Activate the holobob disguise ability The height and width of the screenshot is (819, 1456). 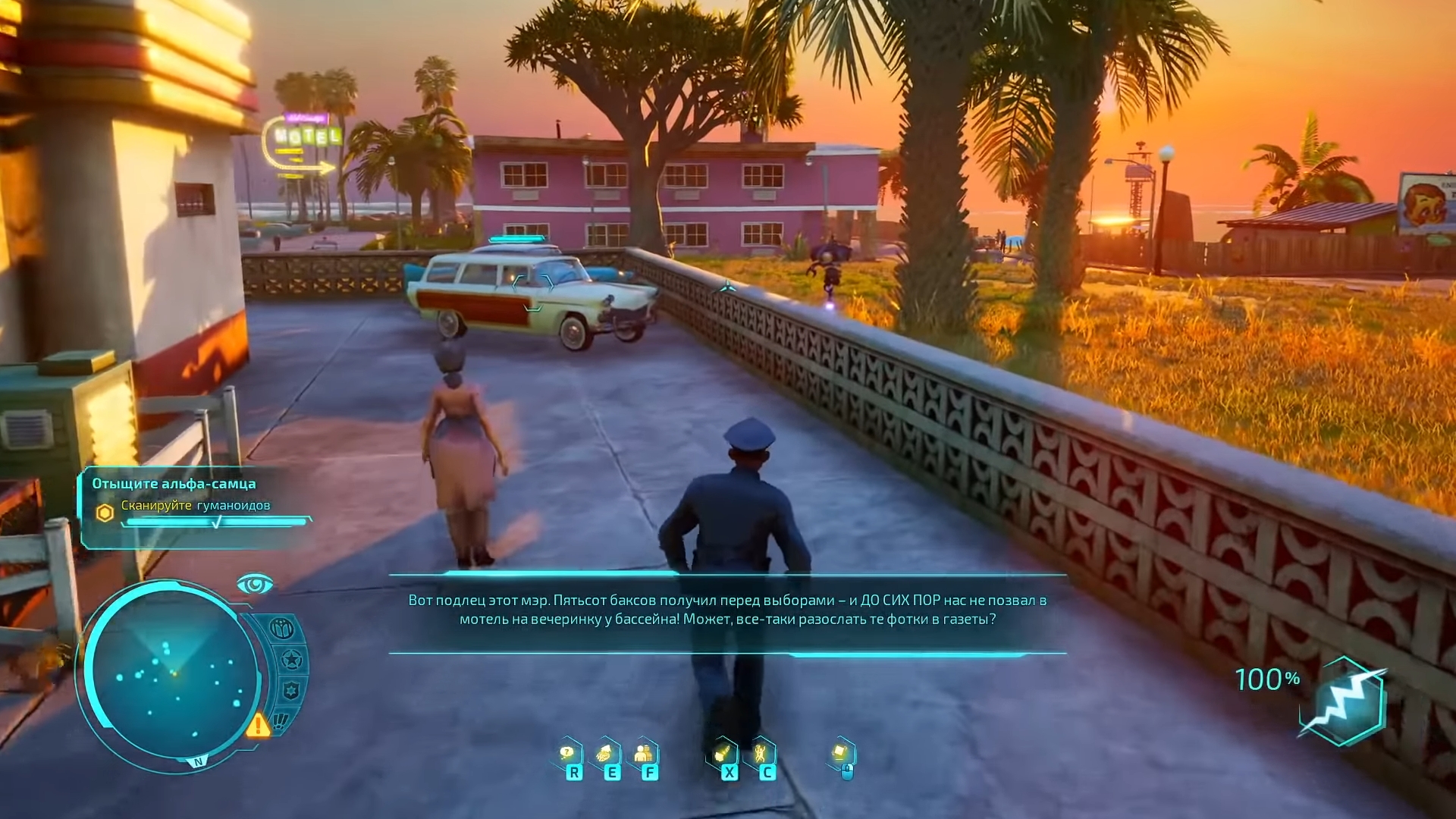[x=645, y=754]
